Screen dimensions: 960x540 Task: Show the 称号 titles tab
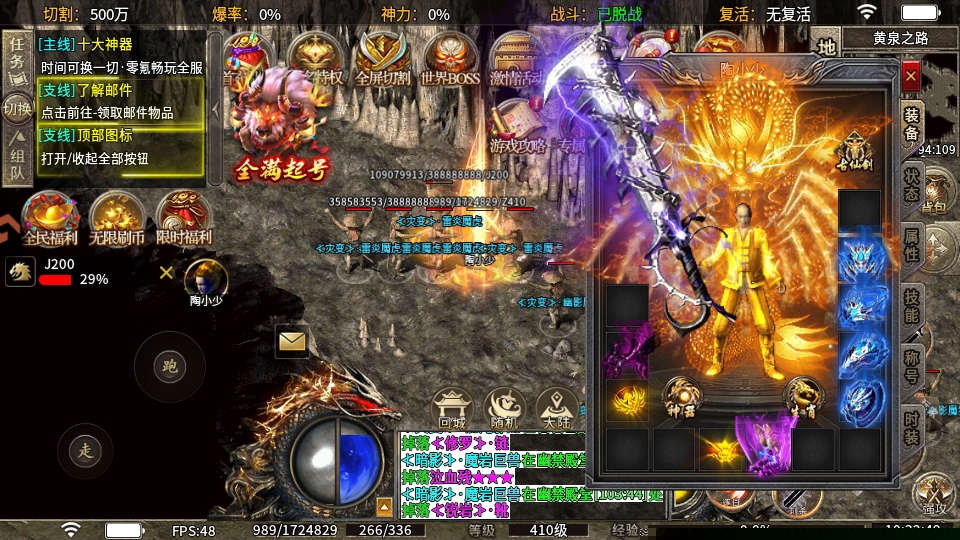click(912, 366)
